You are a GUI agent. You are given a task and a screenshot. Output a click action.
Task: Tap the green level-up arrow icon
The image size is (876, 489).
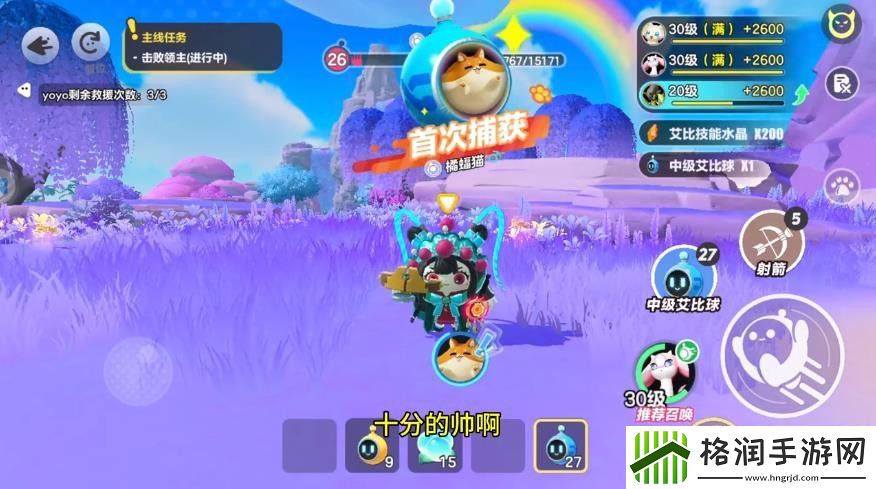801,95
